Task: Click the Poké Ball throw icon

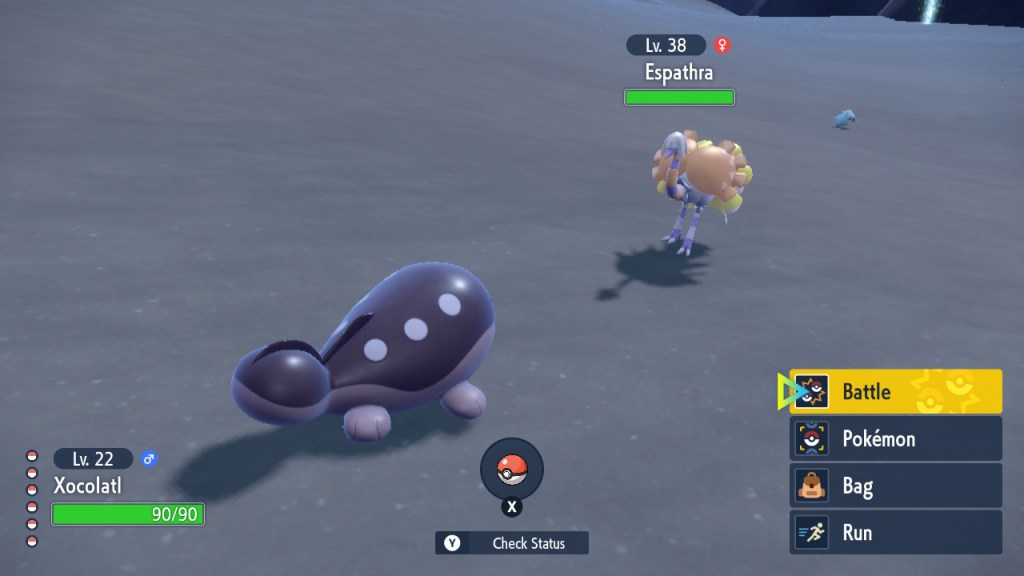Action: coord(511,468)
